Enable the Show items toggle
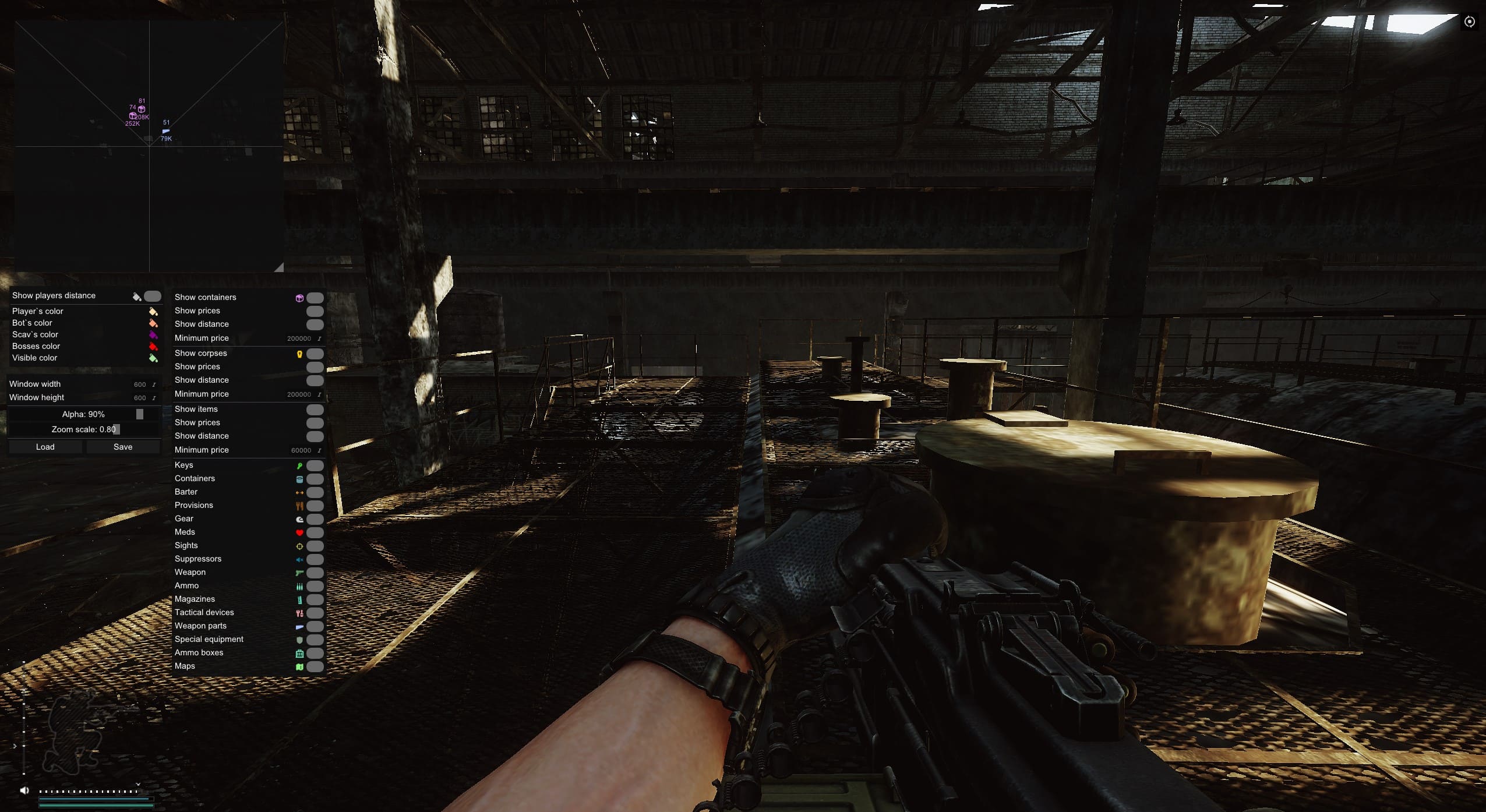This screenshot has width=1486, height=812. pyautogui.click(x=314, y=409)
